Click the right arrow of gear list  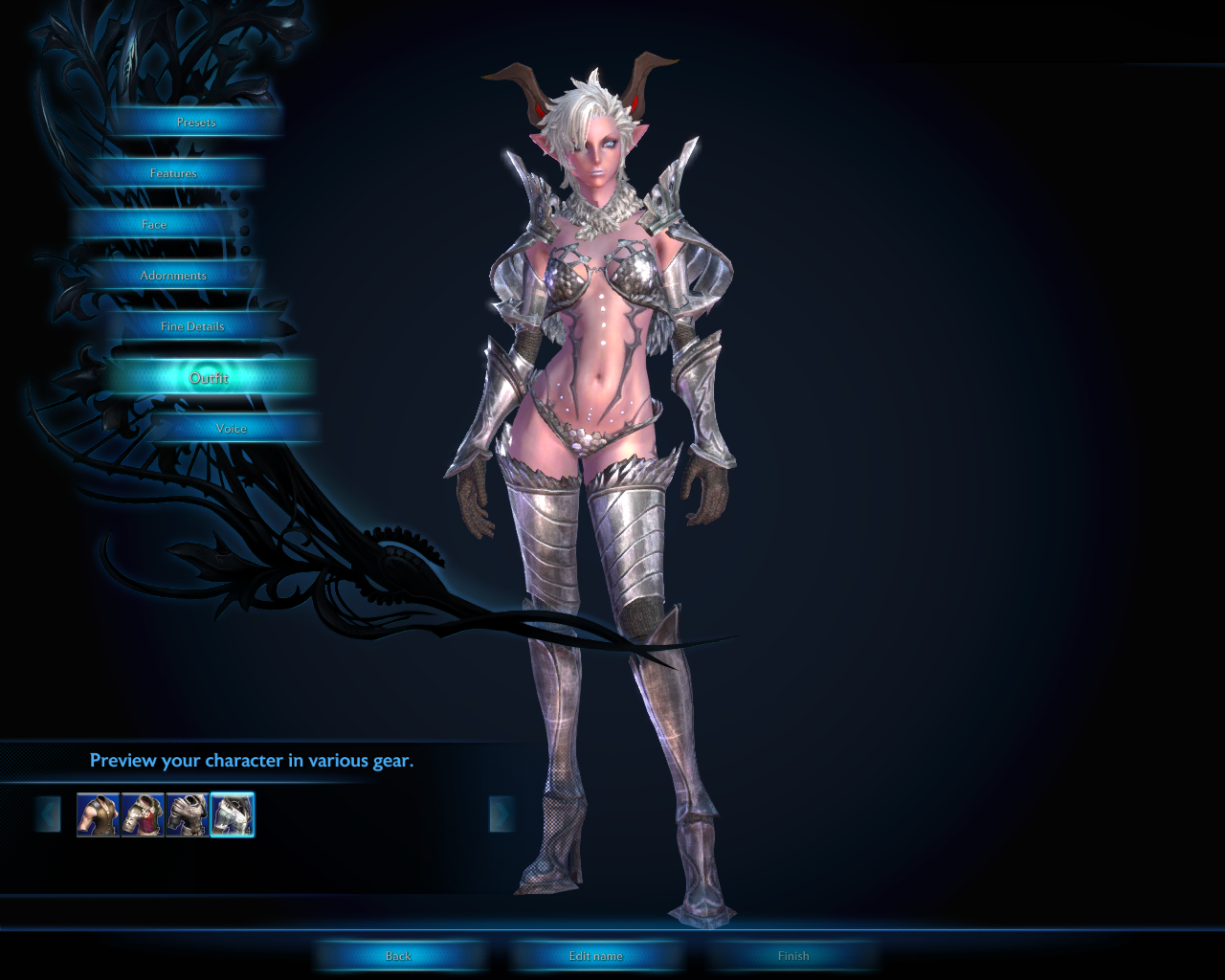tap(501, 815)
